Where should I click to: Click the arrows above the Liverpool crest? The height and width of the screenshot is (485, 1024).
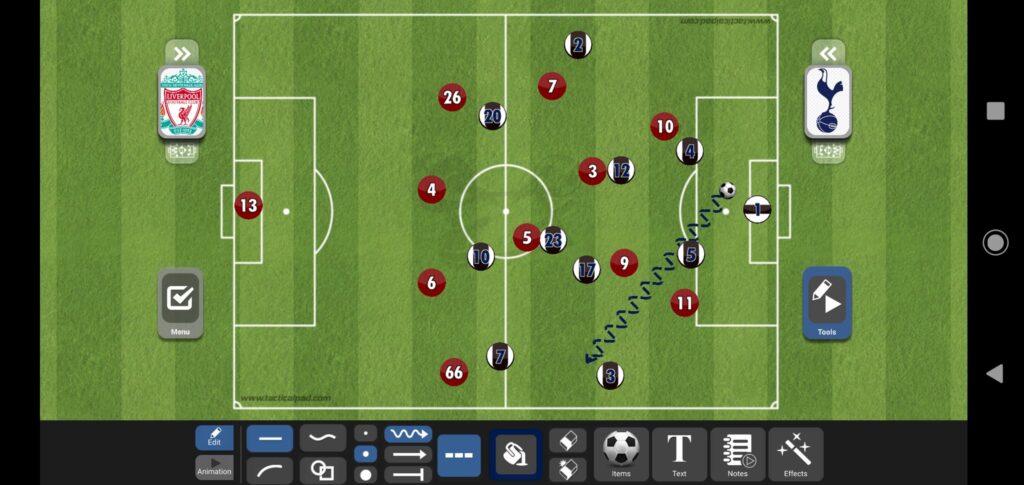[x=181, y=53]
